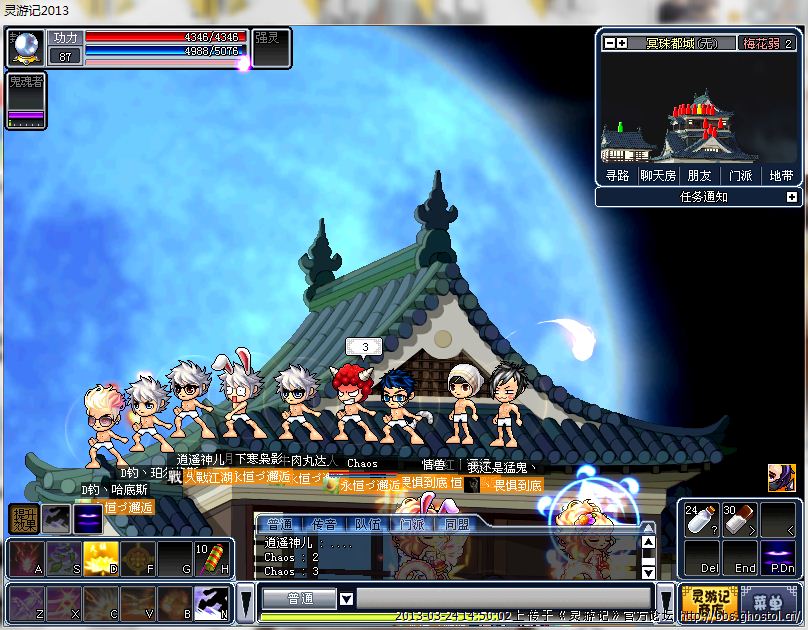Open the 地带 zone button
The height and width of the screenshot is (630, 808).
click(780, 175)
